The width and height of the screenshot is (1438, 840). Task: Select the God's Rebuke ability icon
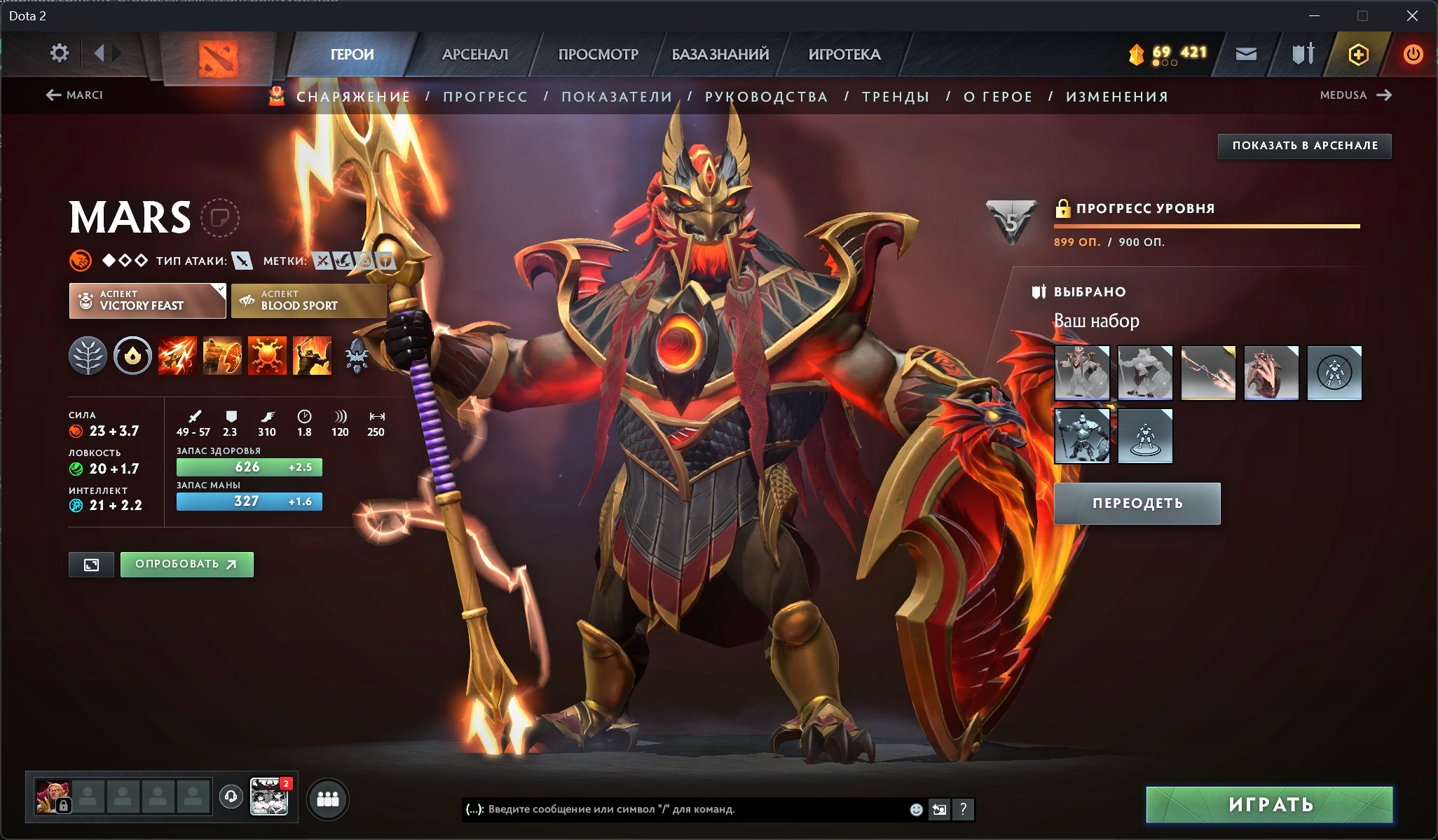tap(222, 356)
